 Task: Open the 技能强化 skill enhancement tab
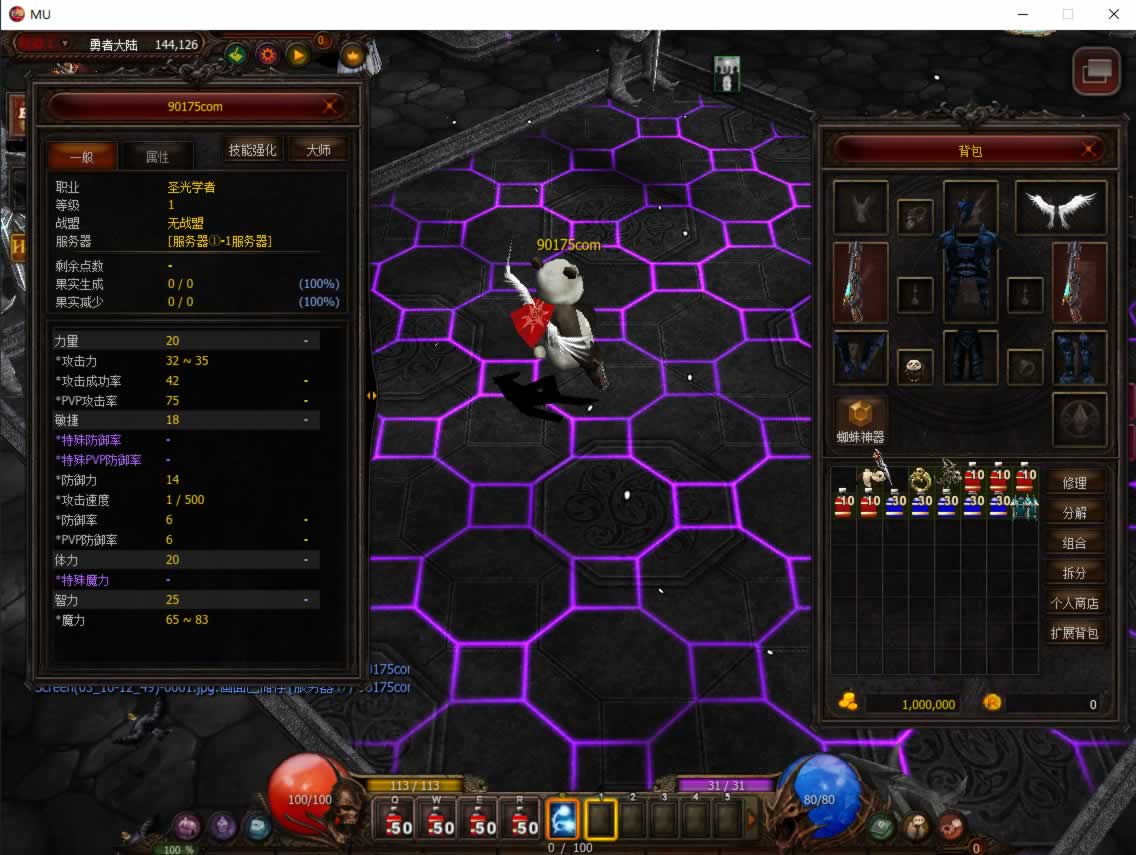(252, 150)
